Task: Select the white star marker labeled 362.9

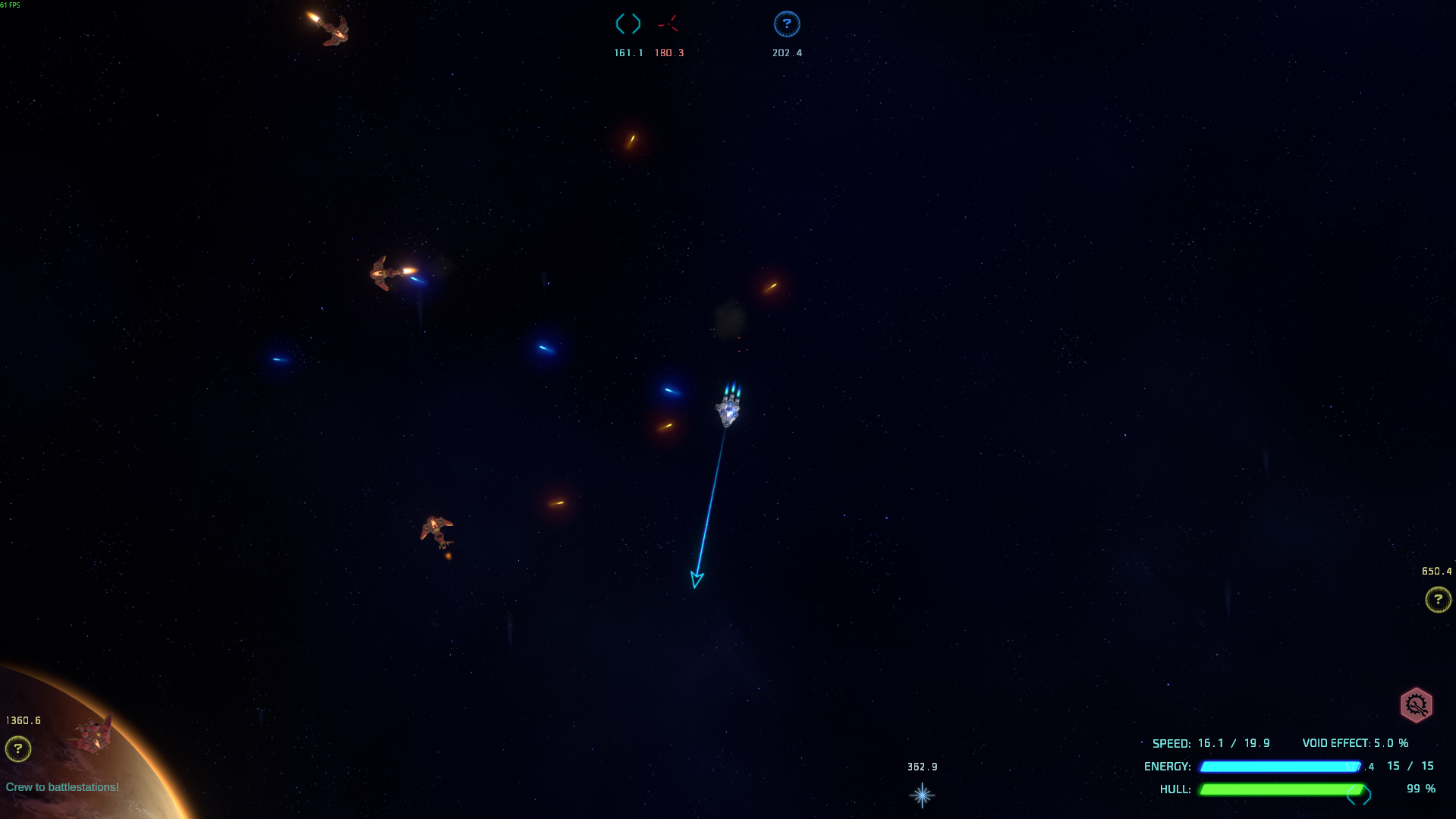Action: pyautogui.click(x=922, y=795)
